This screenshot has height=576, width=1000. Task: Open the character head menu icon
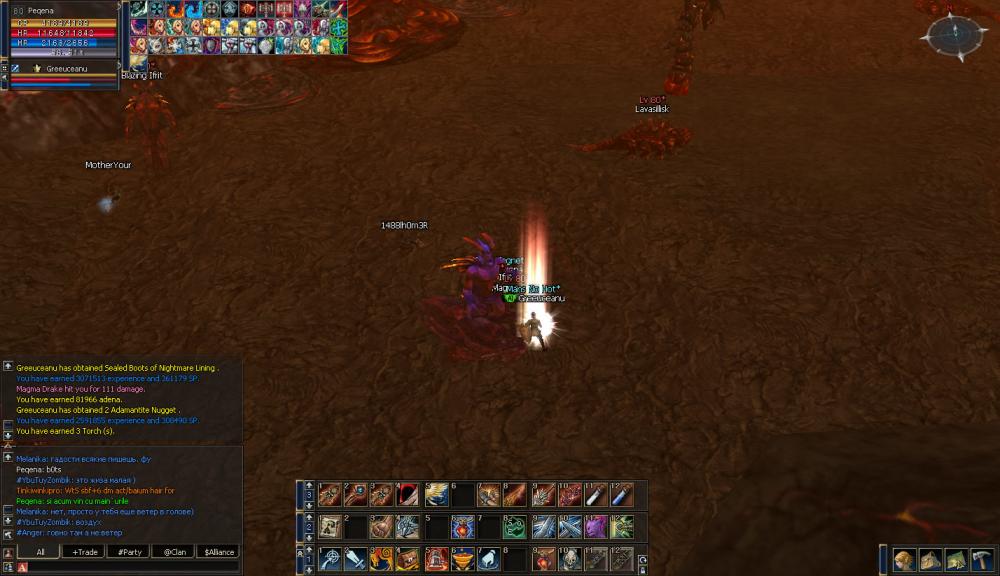click(x=904, y=560)
